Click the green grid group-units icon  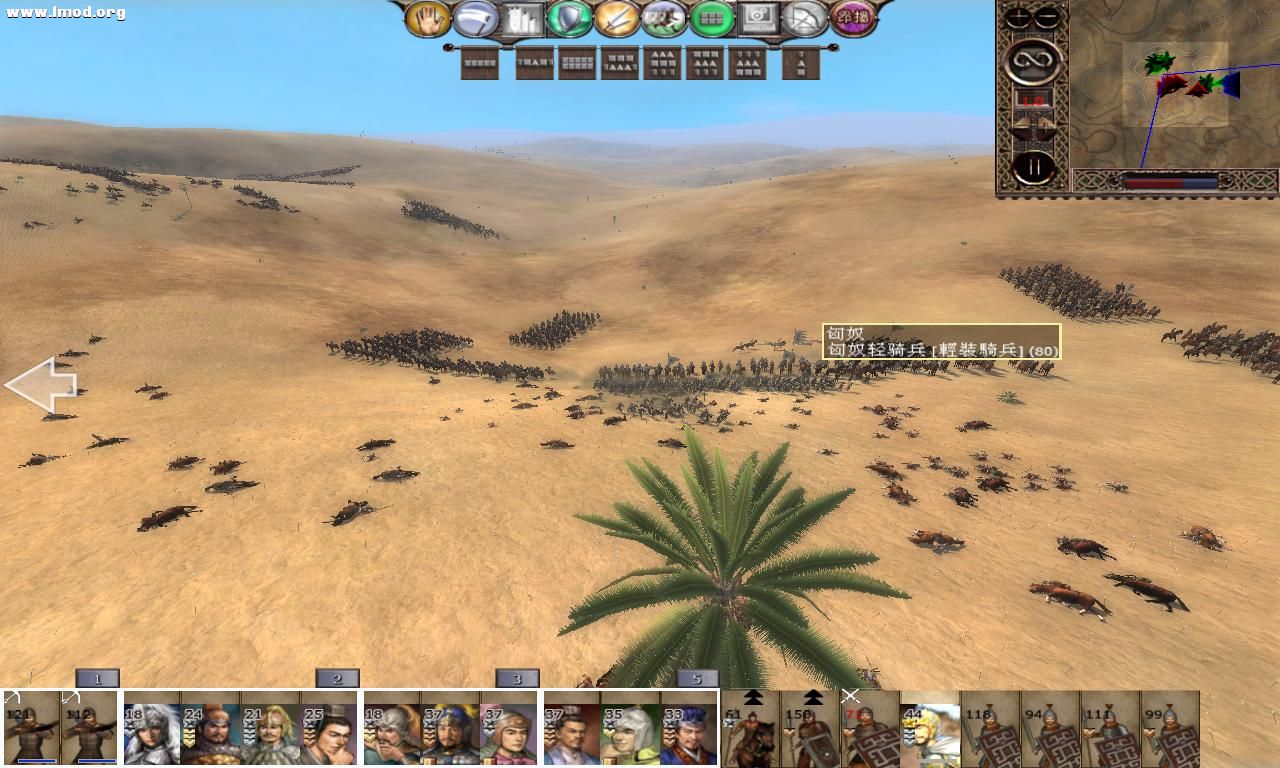tap(714, 17)
